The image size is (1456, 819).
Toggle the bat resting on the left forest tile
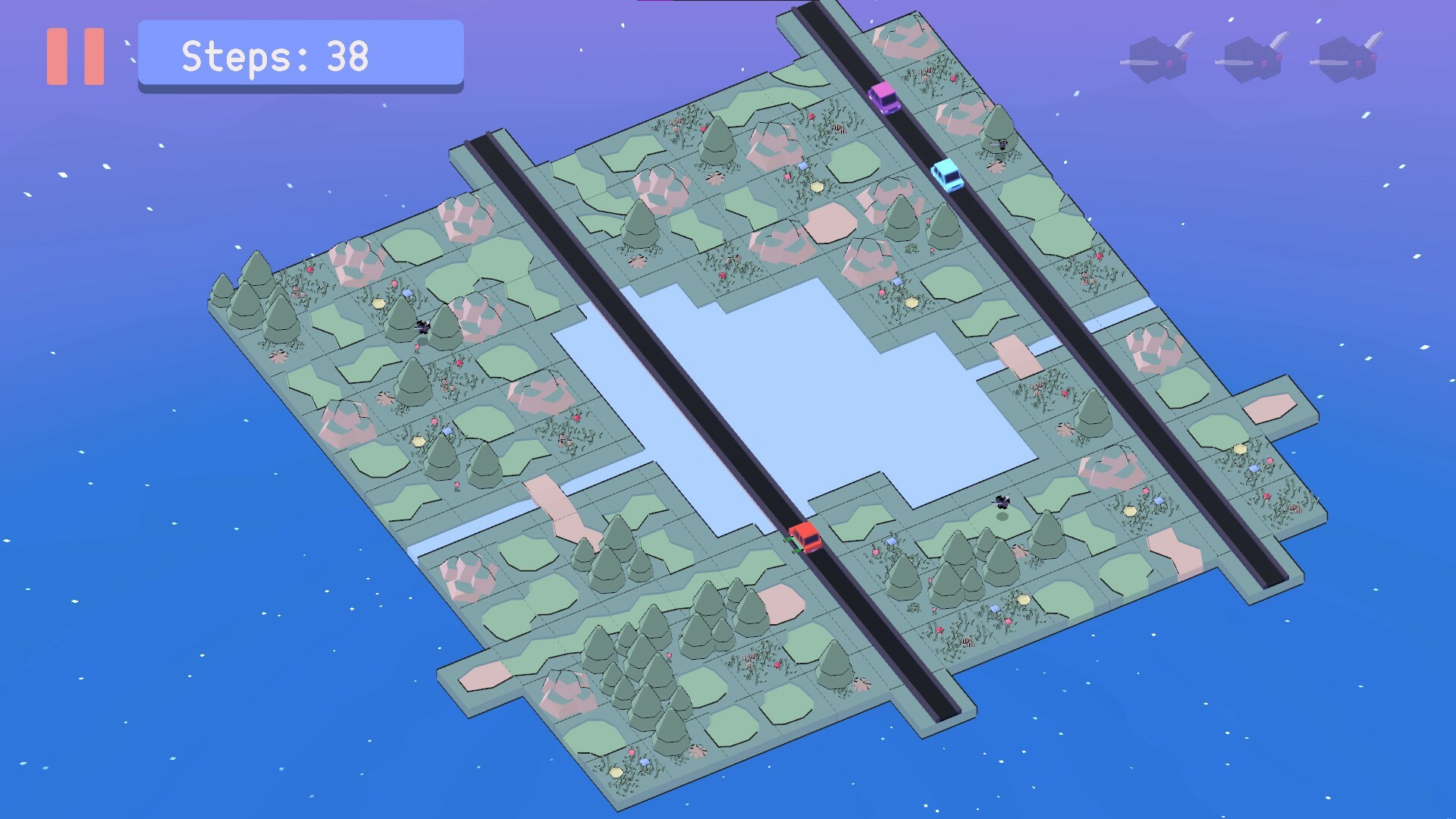click(x=422, y=326)
